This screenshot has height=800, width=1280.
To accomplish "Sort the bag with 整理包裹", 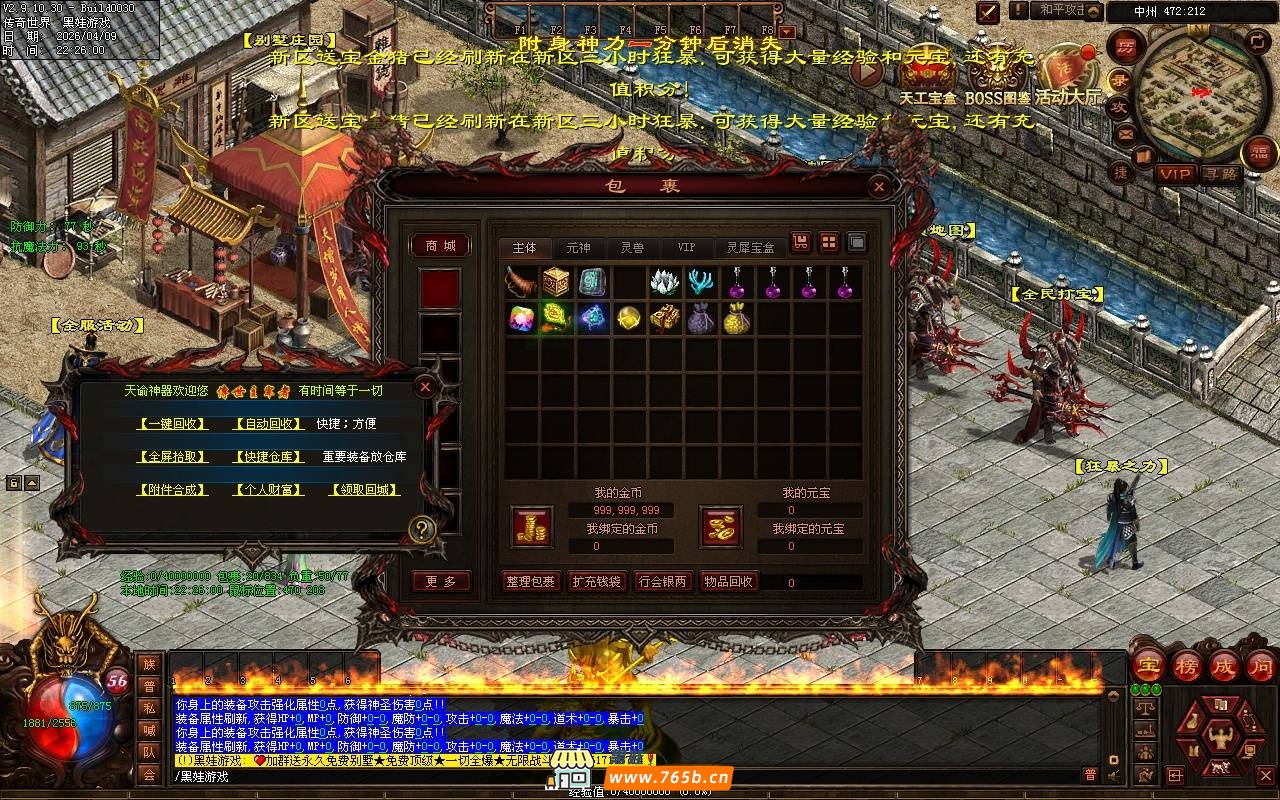I will [530, 582].
